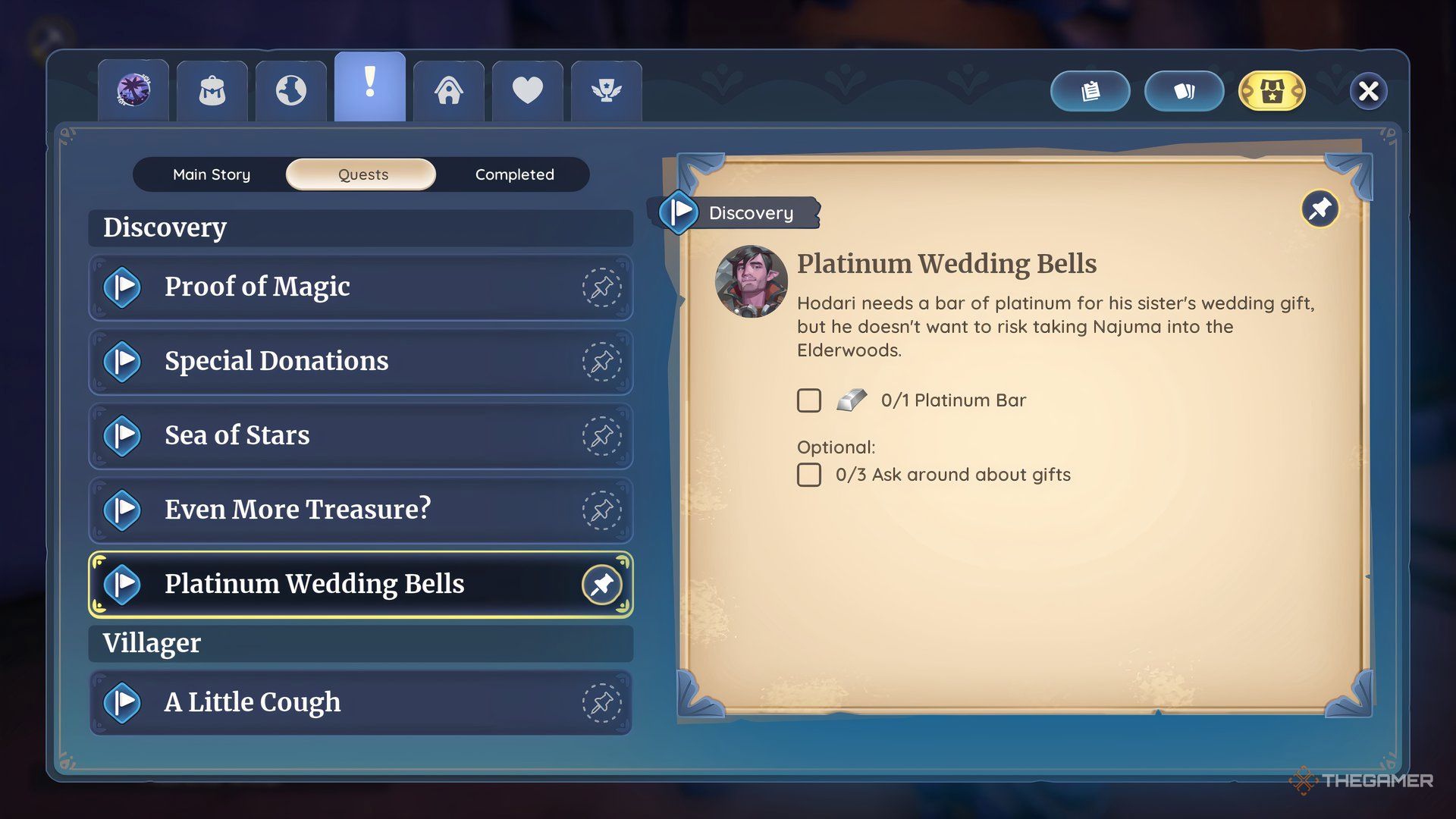Click the housing tab house icon
The image size is (1456, 819).
pyautogui.click(x=448, y=89)
